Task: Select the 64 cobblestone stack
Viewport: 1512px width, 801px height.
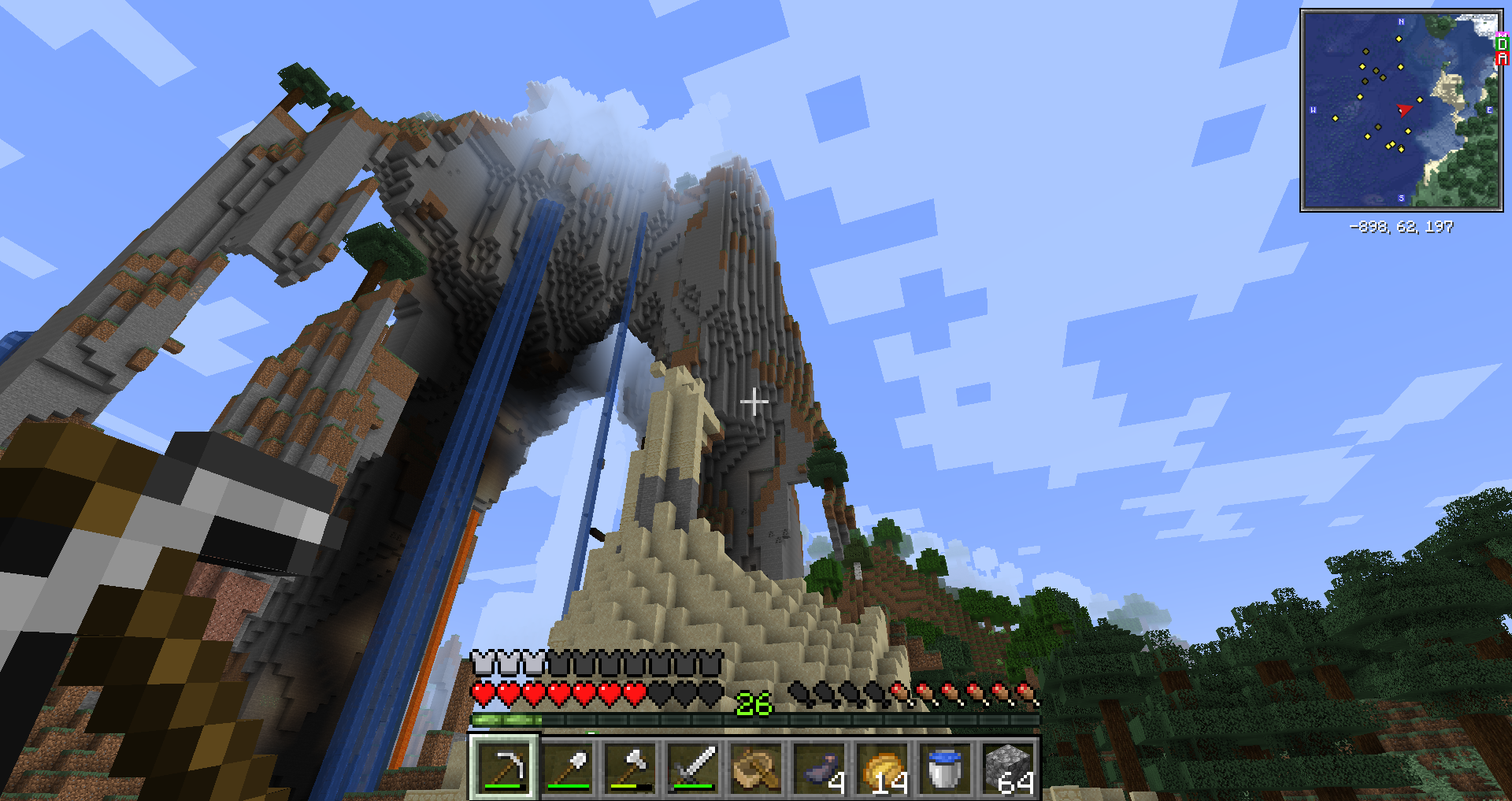Action: (1009, 767)
